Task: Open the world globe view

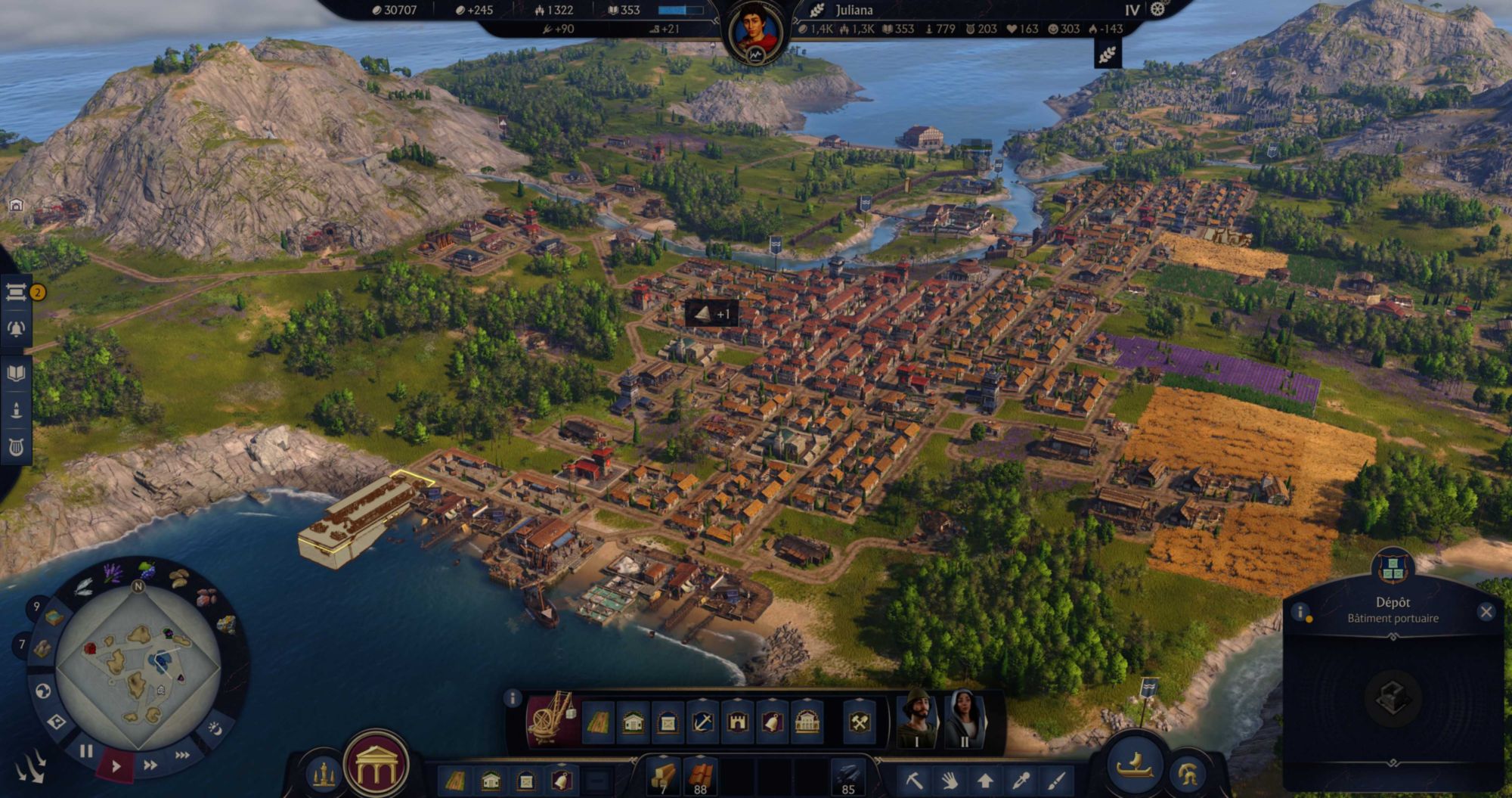Action: coord(44,691)
